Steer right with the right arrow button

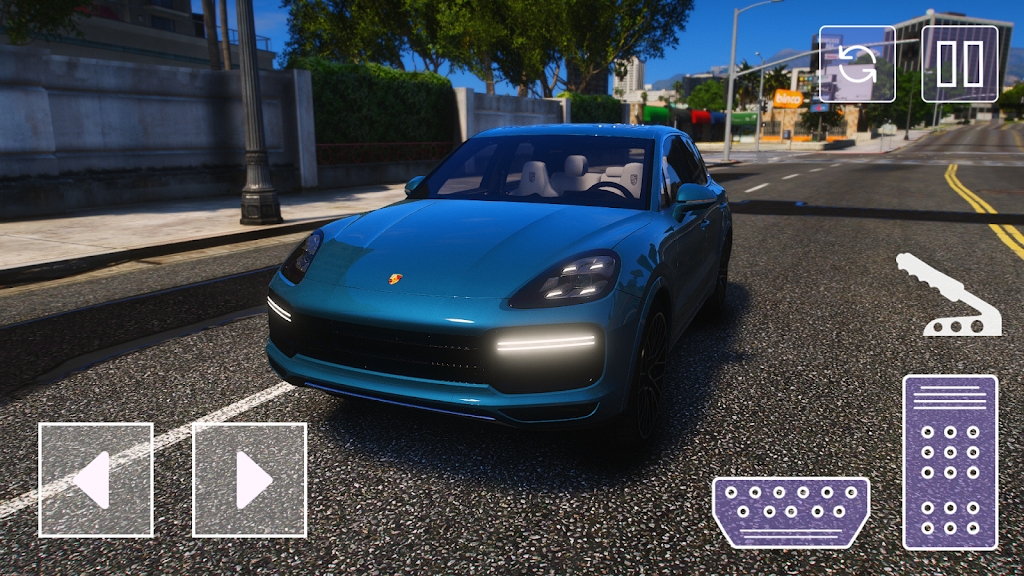point(249,480)
